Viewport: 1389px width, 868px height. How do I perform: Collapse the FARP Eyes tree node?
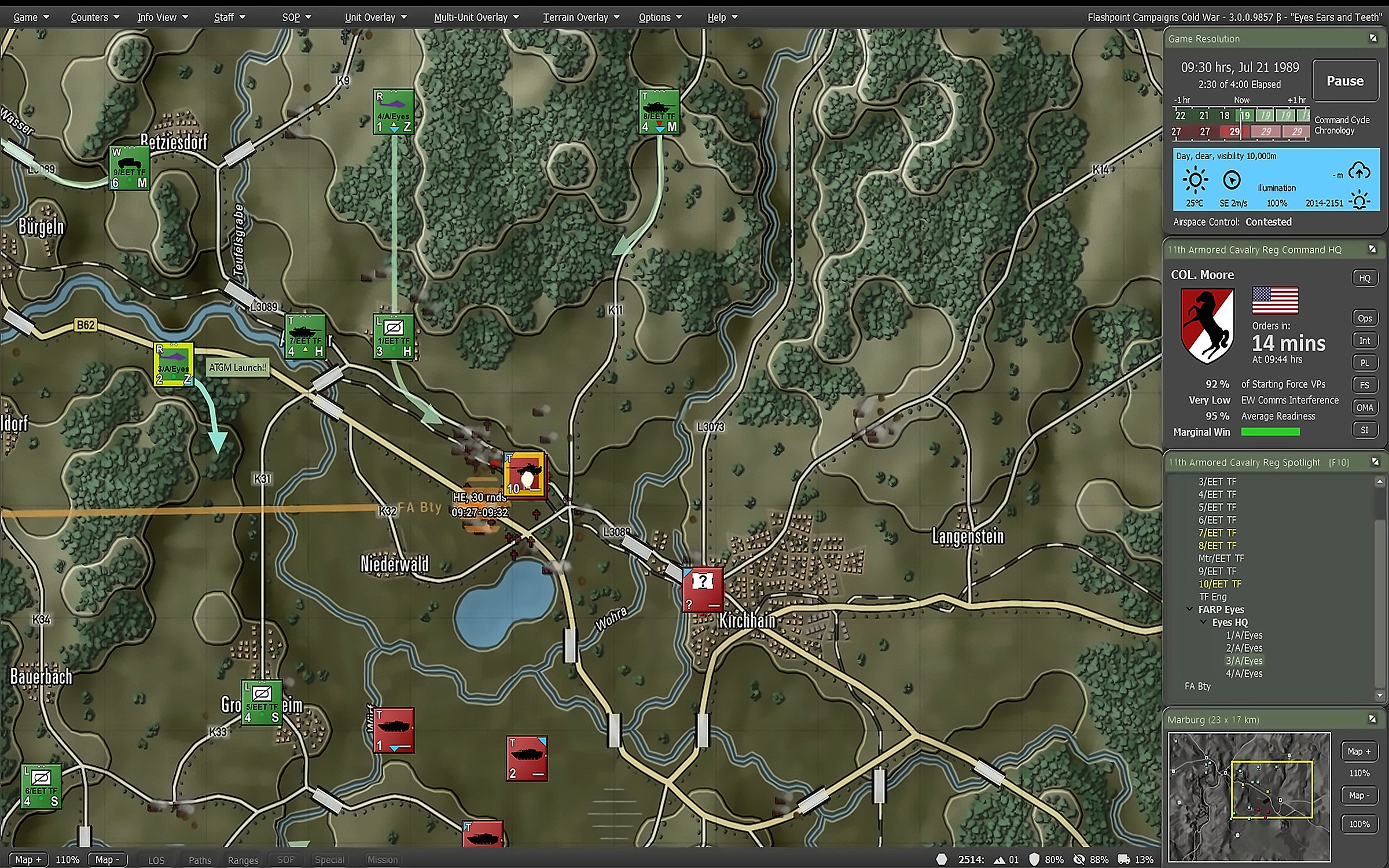coord(1190,609)
